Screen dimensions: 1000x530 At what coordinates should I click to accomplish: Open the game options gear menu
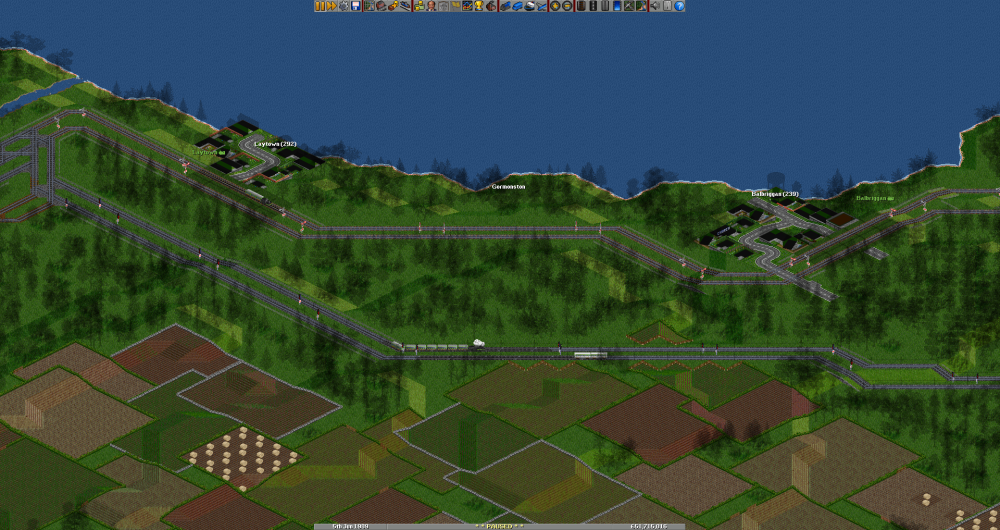(x=343, y=6)
